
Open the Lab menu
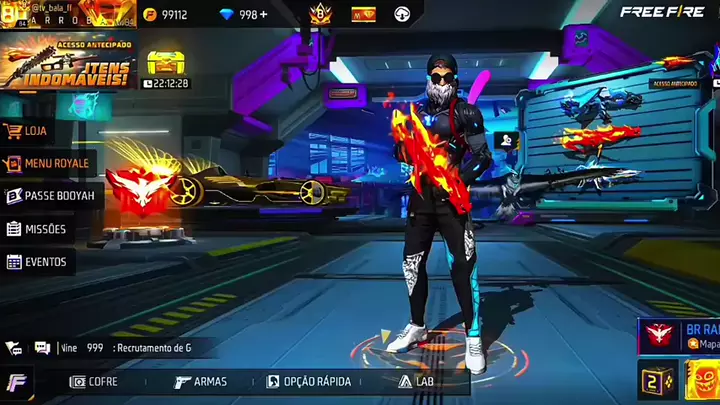click(420, 381)
